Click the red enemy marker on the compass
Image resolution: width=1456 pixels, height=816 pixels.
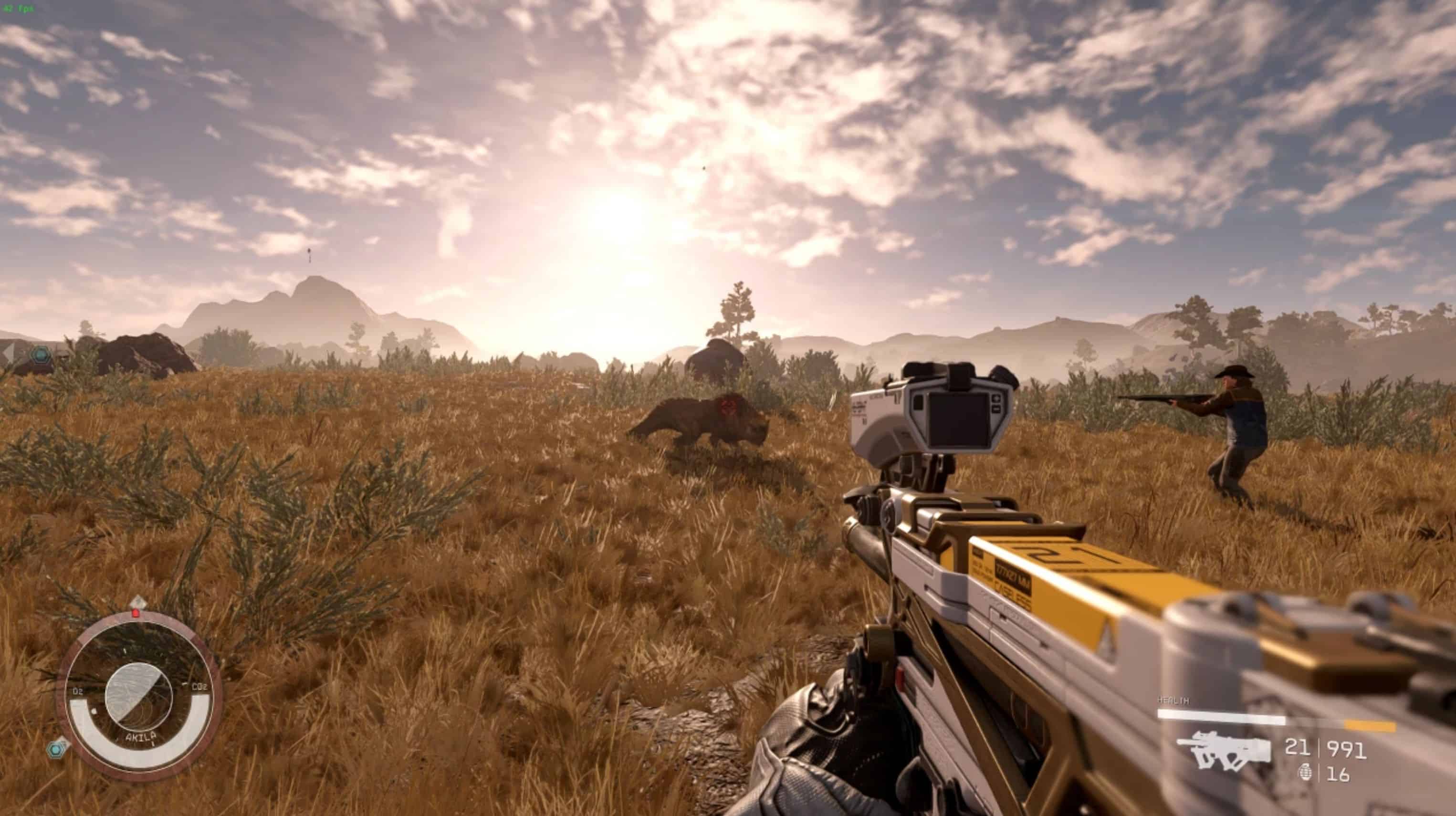136,613
